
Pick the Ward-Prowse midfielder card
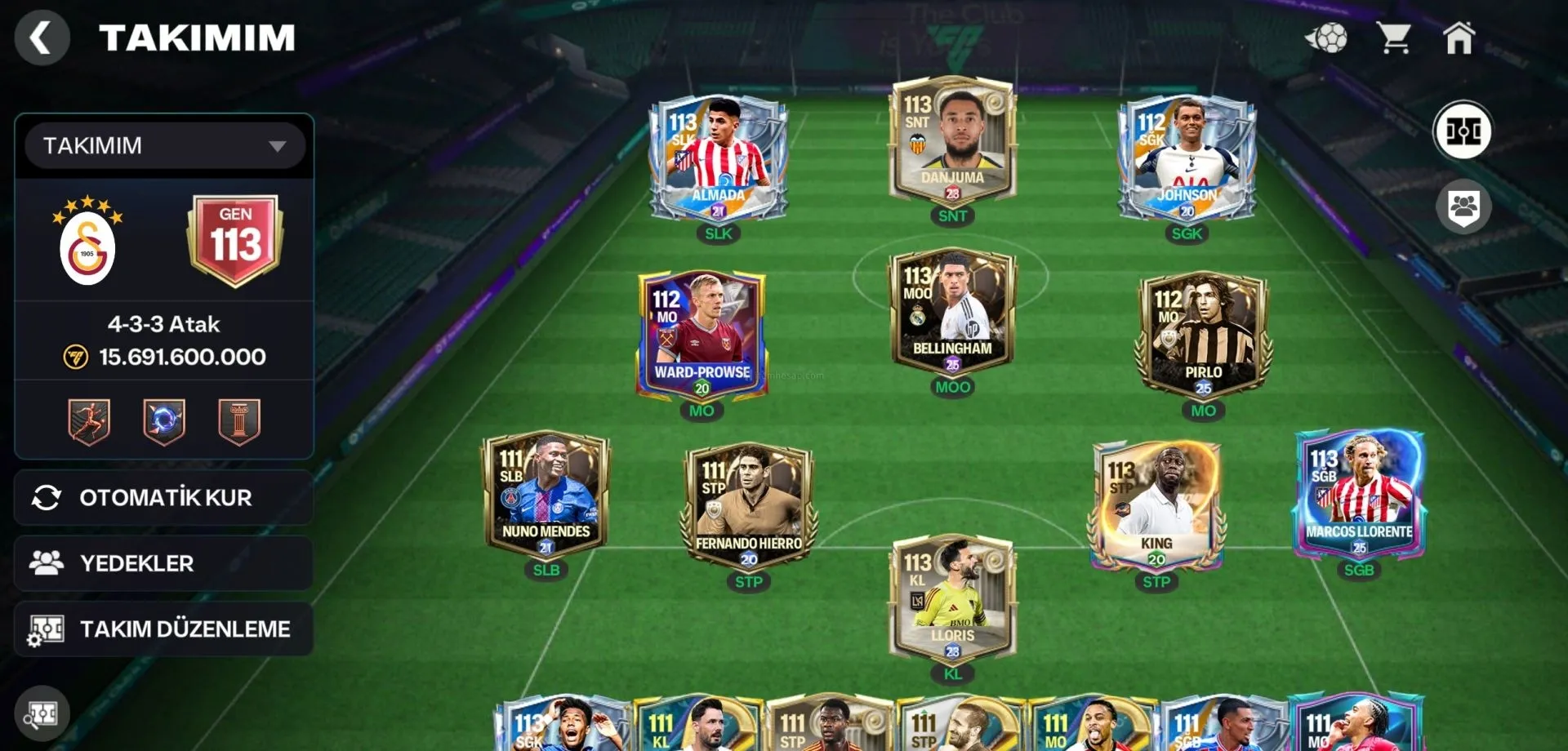(x=702, y=335)
